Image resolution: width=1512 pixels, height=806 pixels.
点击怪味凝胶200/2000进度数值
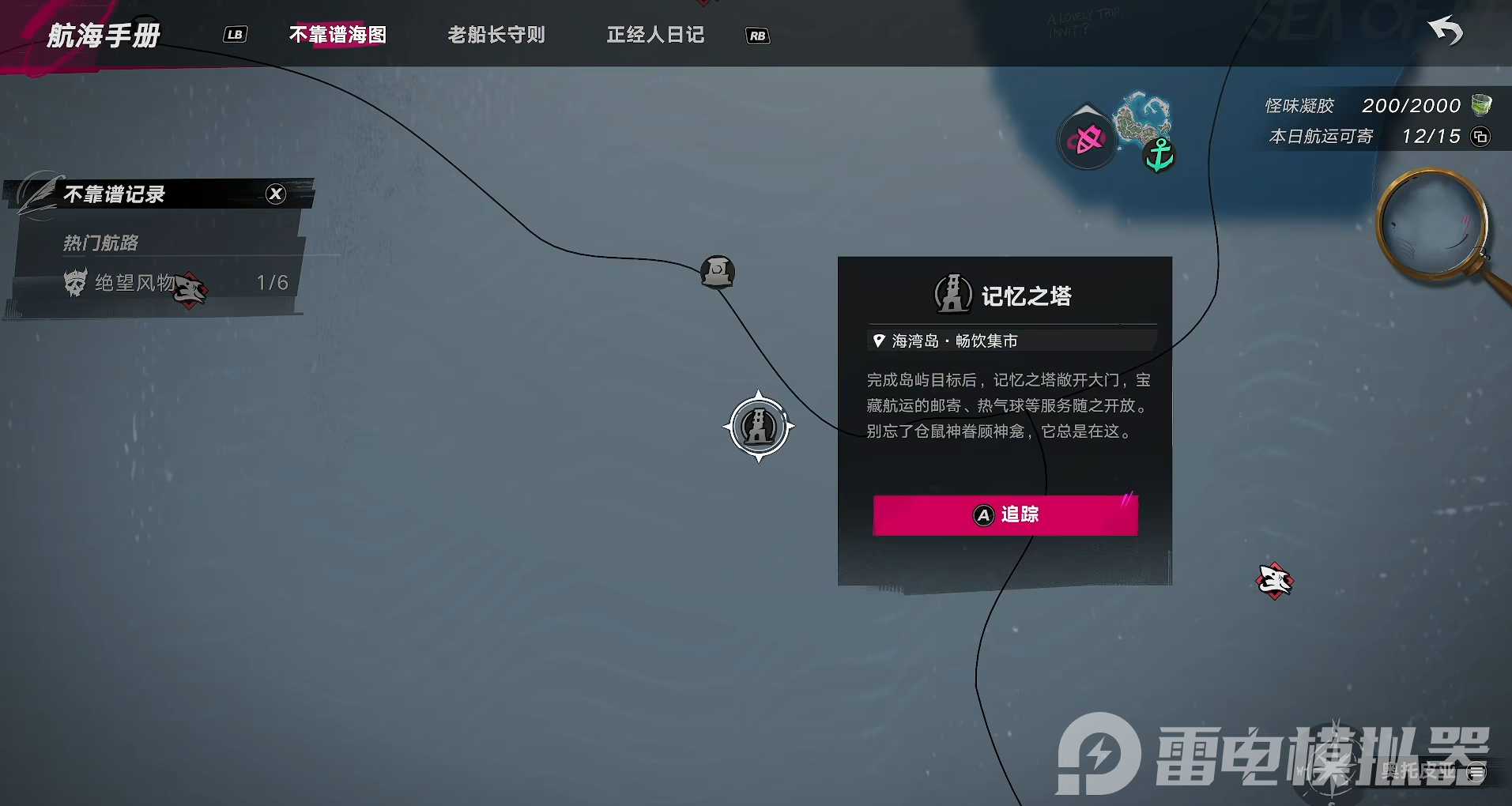pos(1415,104)
